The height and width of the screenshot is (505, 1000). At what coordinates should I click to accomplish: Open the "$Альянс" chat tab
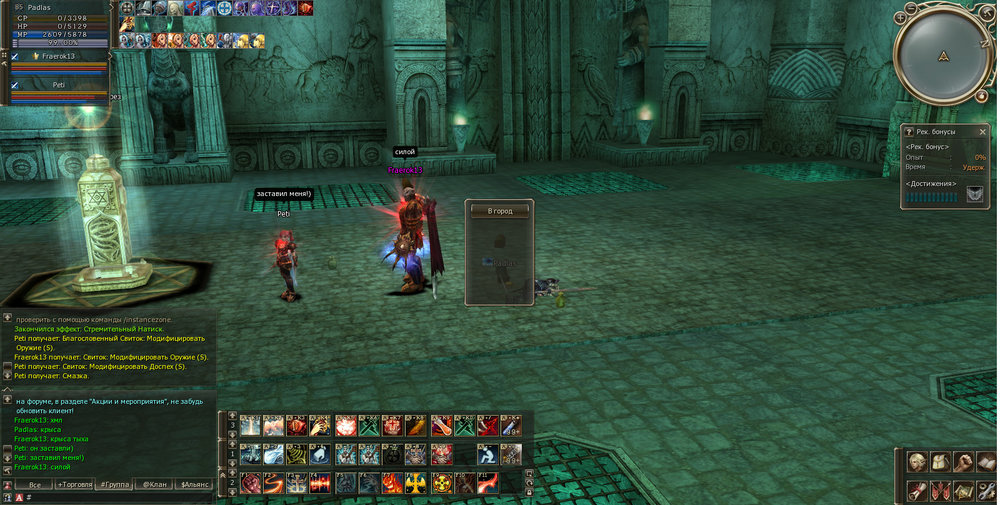(194, 484)
